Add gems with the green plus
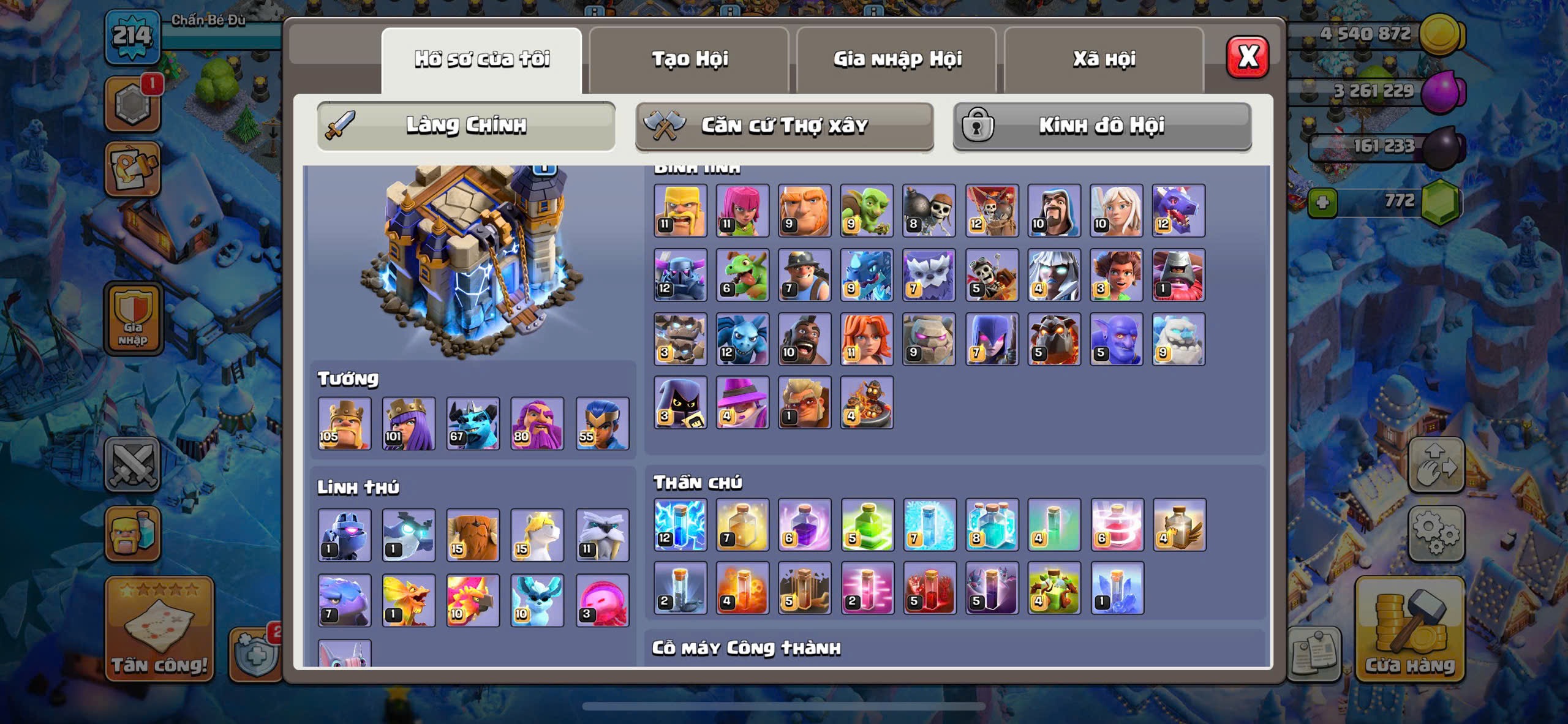Screen dimensions: 1568x724 pos(1322,203)
